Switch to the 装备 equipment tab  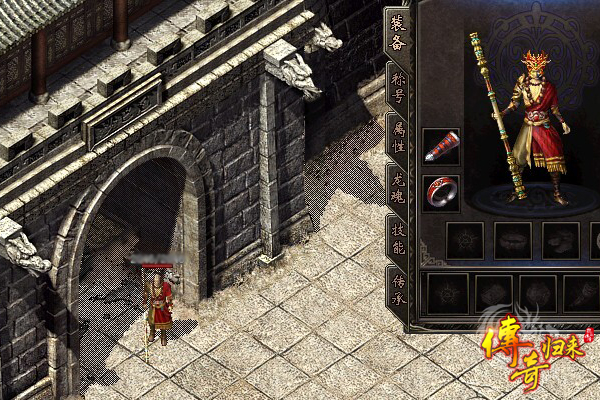coord(397,33)
